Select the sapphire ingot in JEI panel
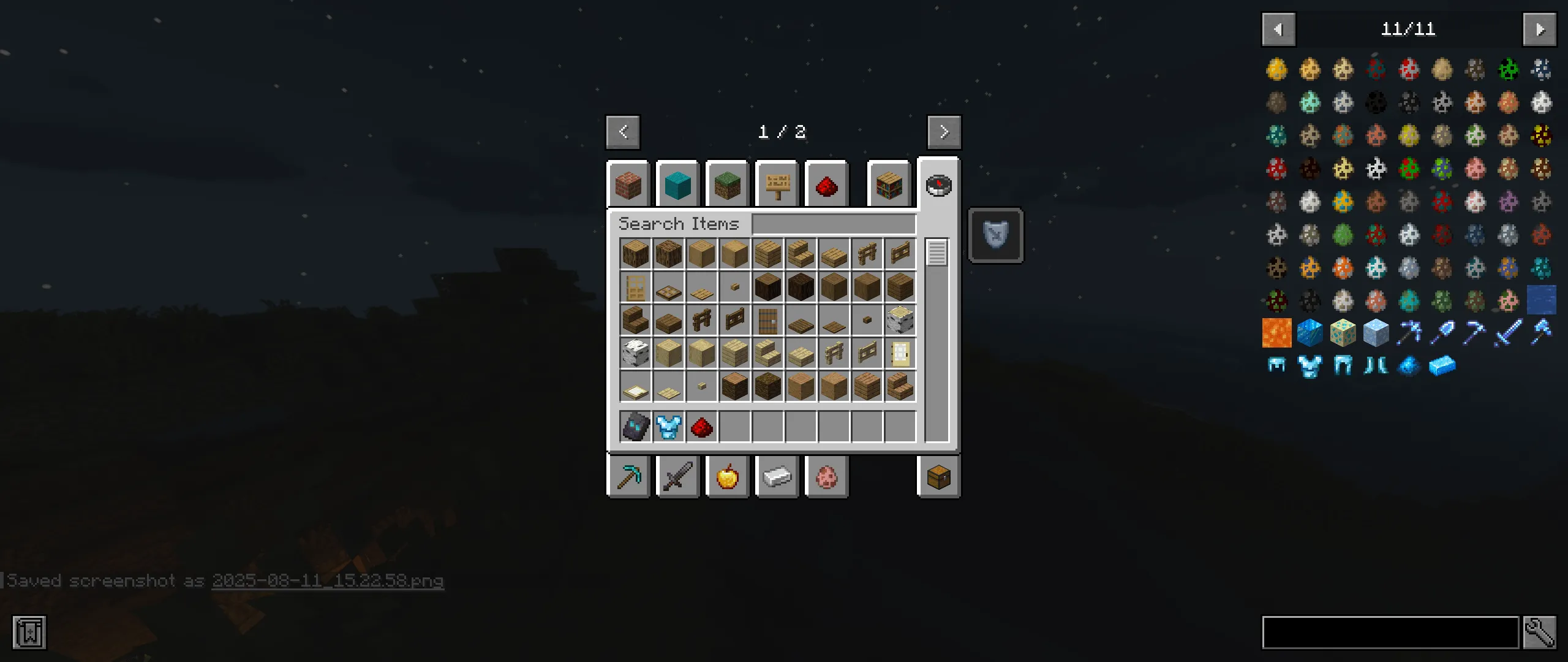The width and height of the screenshot is (1568, 662). 1444,366
